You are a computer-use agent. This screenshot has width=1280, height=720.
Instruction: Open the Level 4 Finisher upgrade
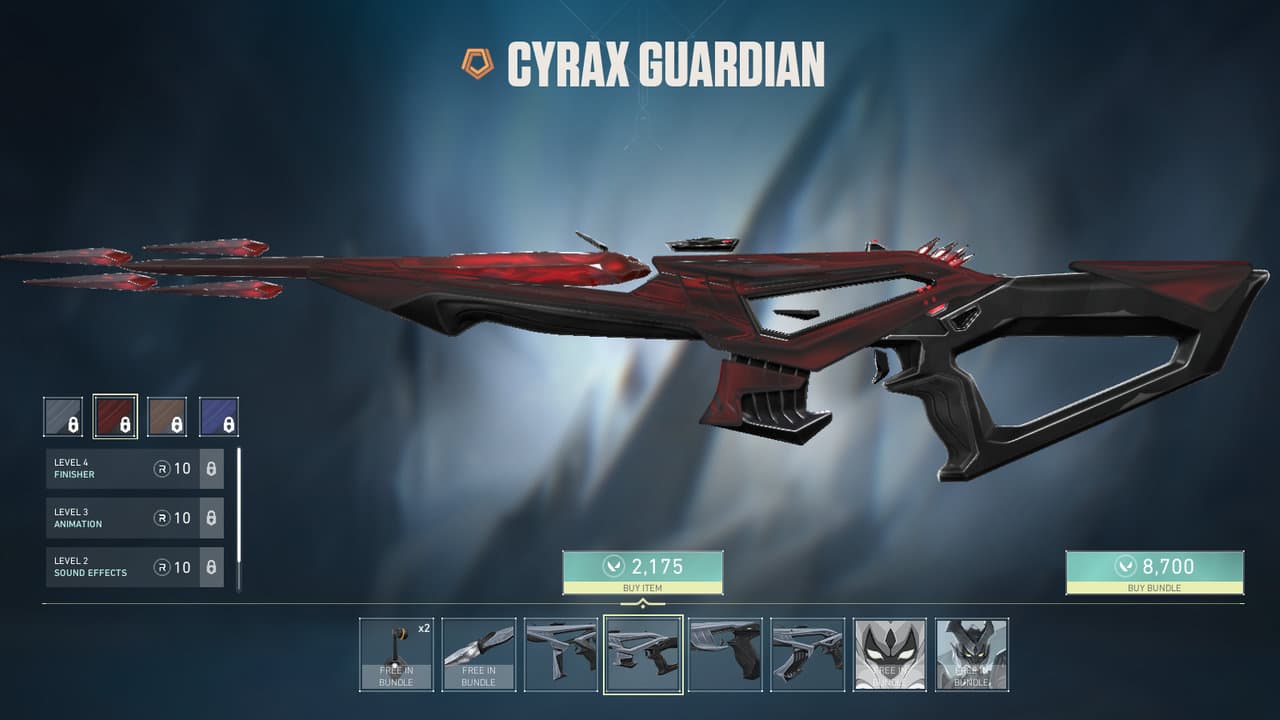tap(135, 469)
